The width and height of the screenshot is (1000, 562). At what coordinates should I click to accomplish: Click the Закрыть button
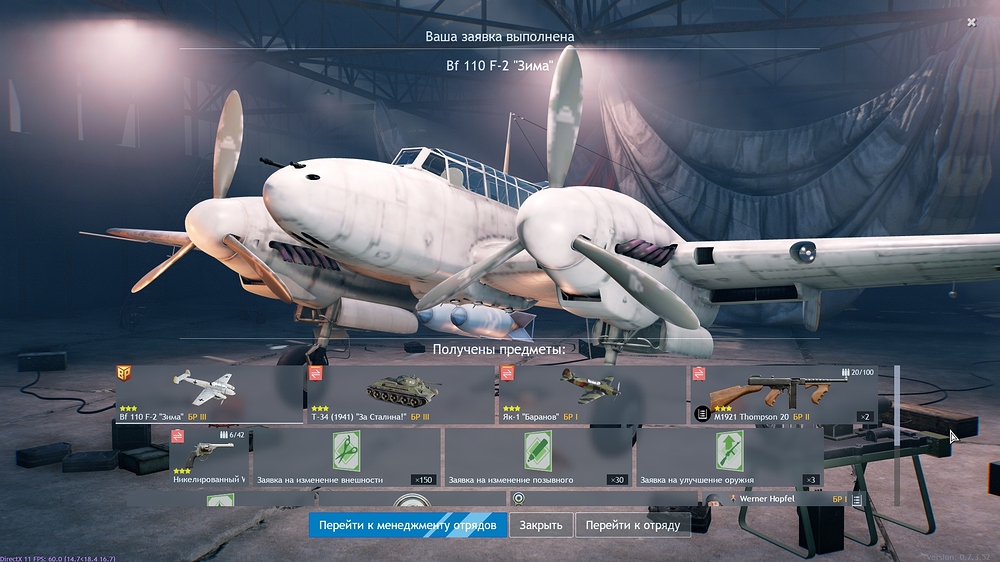point(542,525)
